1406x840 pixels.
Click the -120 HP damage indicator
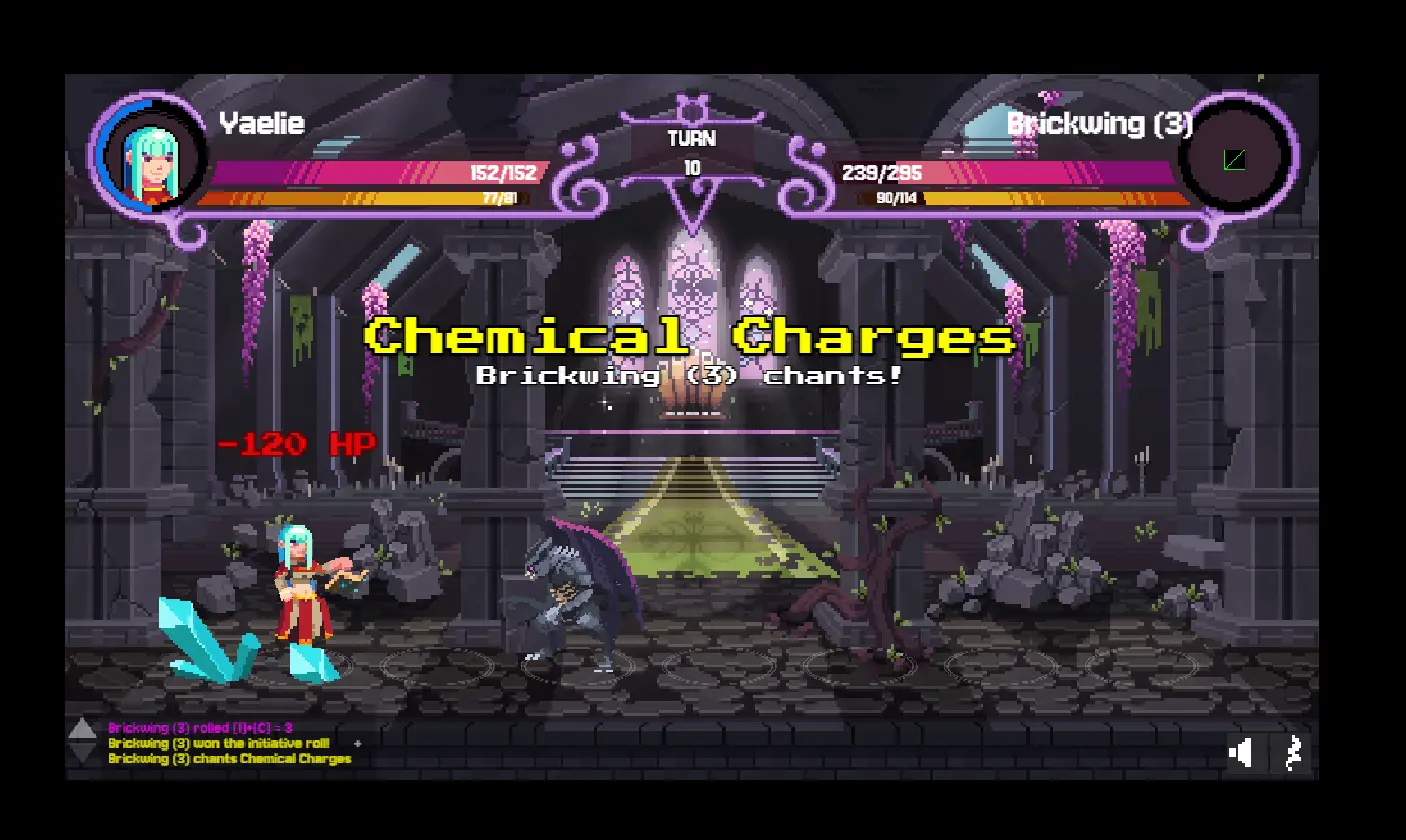297,443
